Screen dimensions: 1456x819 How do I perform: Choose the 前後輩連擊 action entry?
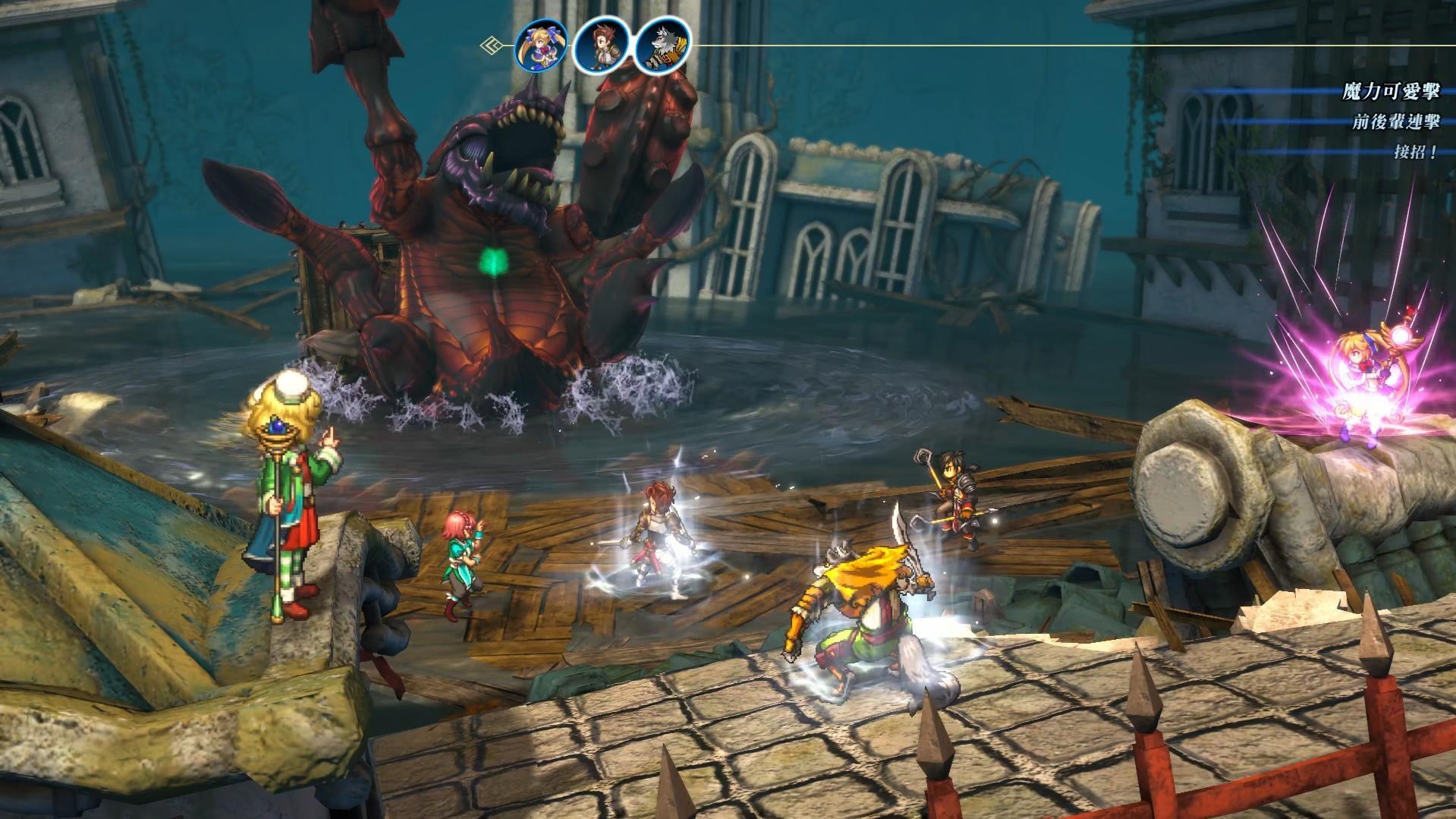tap(1395, 121)
